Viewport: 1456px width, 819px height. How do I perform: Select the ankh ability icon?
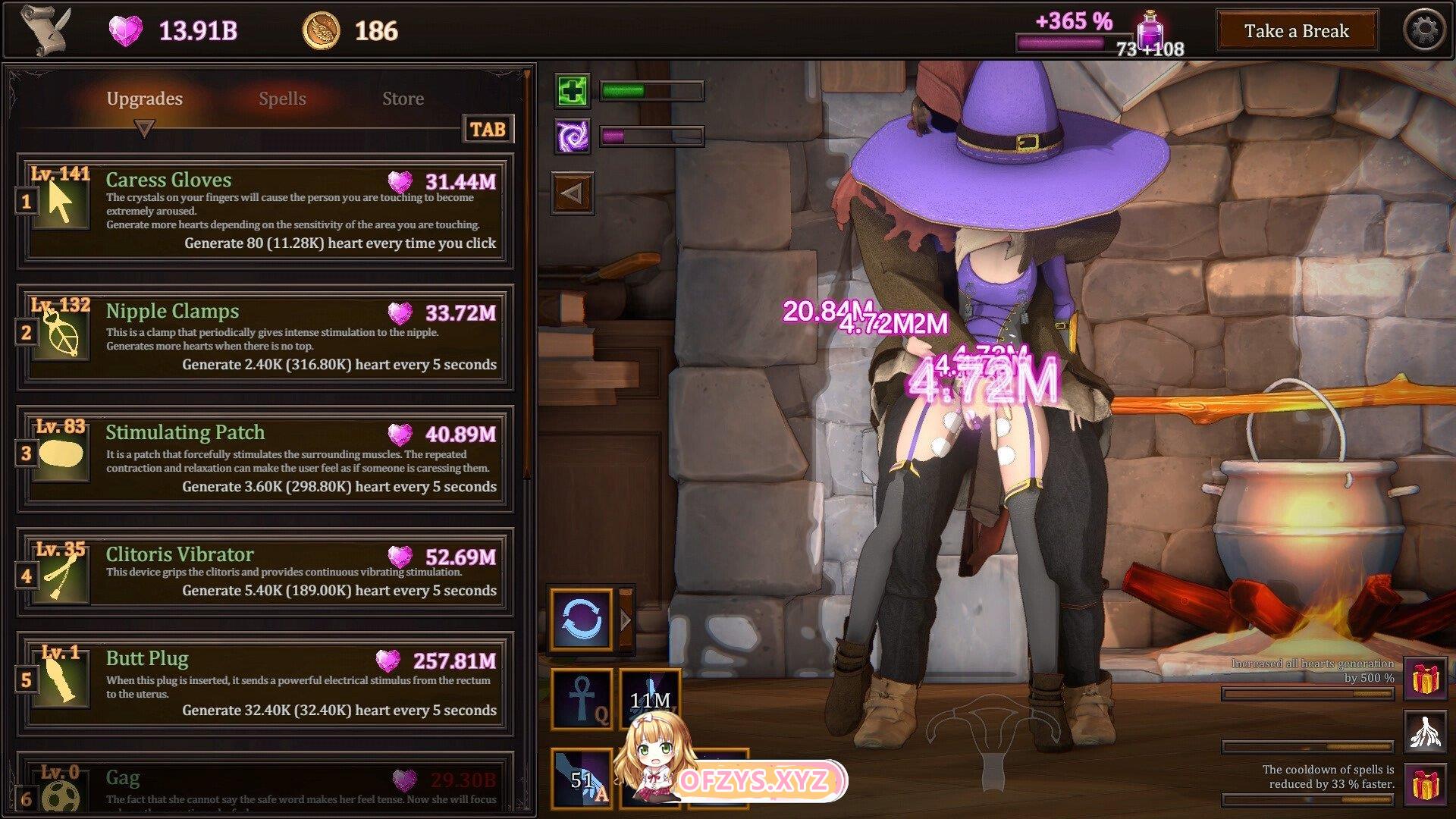point(582,699)
